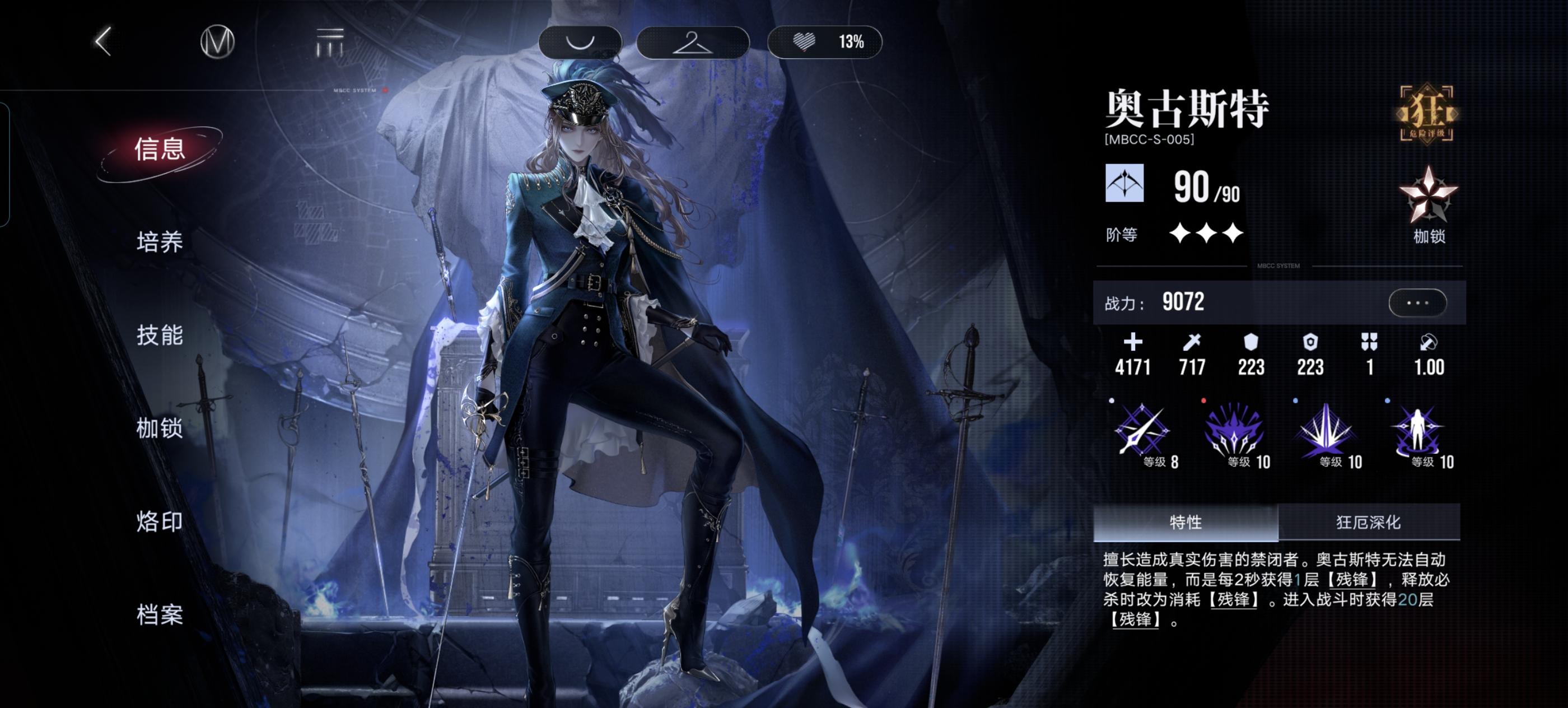This screenshot has width=1568, height=708.
Task: Choose the 烙印 menu entry
Action: click(160, 521)
